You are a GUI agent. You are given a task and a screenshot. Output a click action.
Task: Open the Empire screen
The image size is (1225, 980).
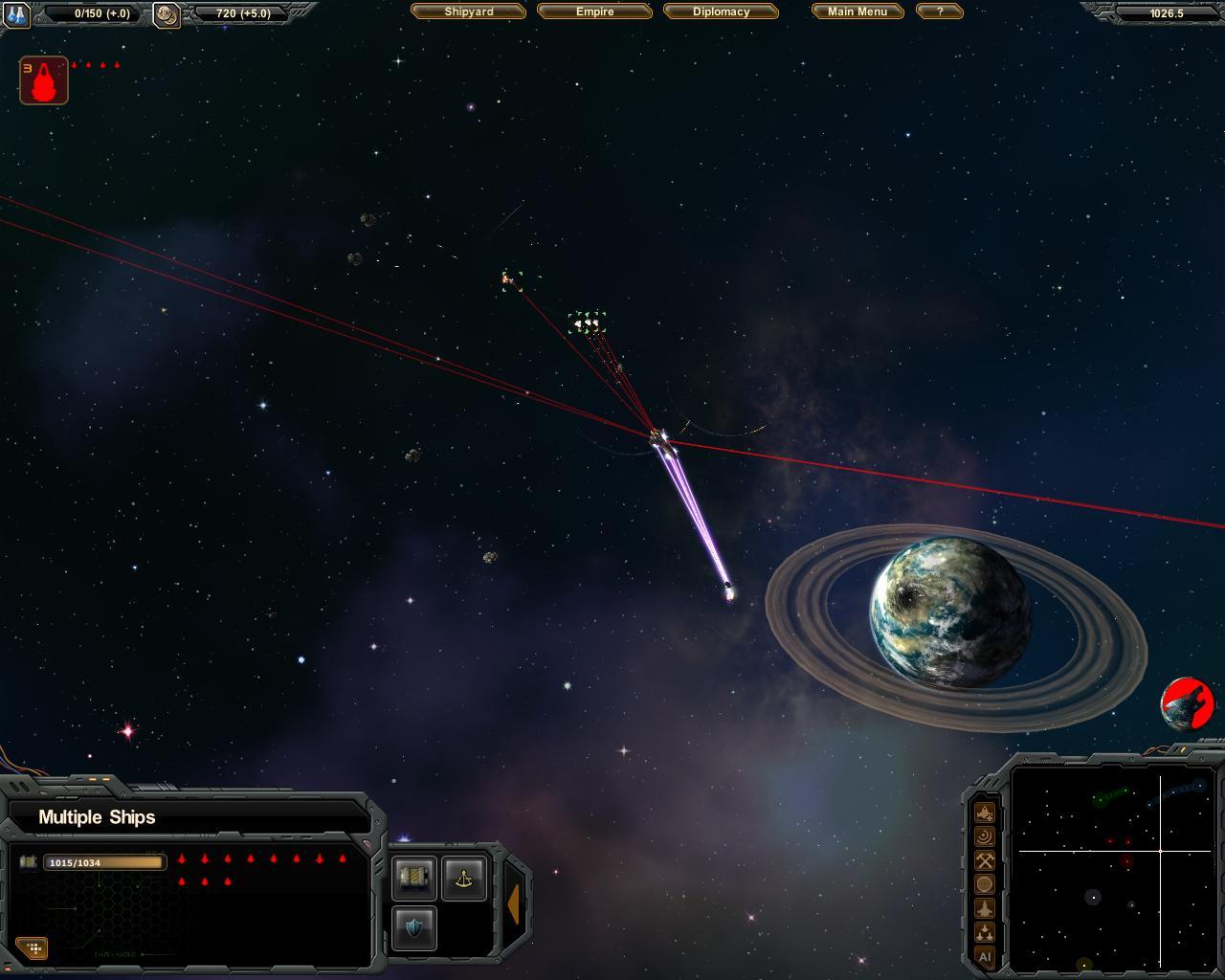point(594,11)
